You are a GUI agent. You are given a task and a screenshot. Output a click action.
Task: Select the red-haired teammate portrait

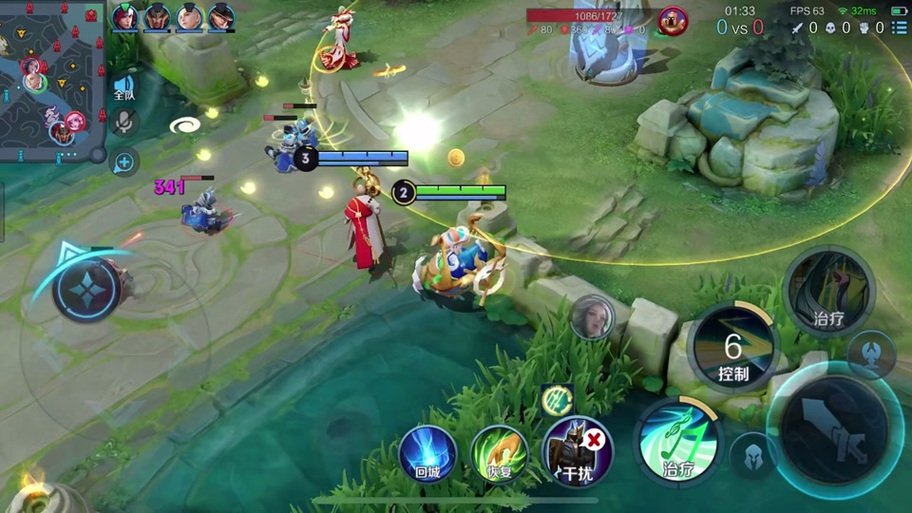[x=125, y=17]
